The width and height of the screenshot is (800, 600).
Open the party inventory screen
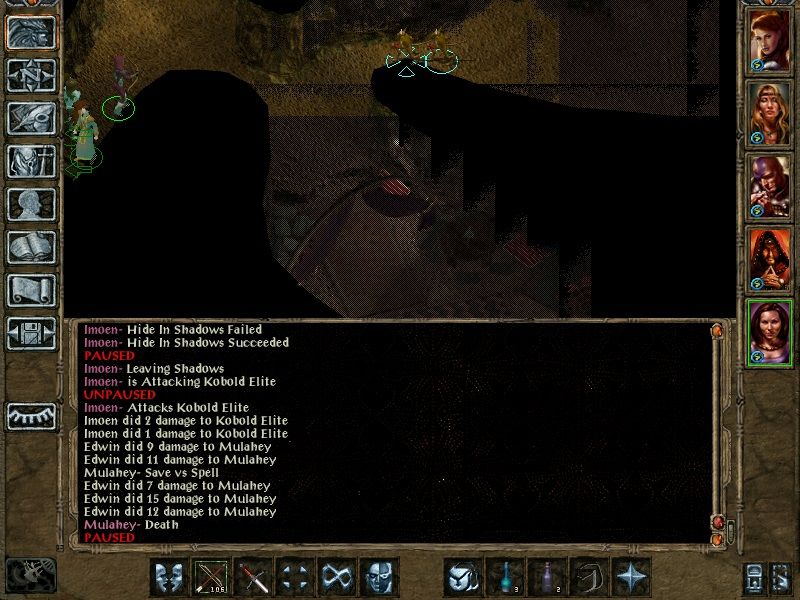pyautogui.click(x=31, y=161)
